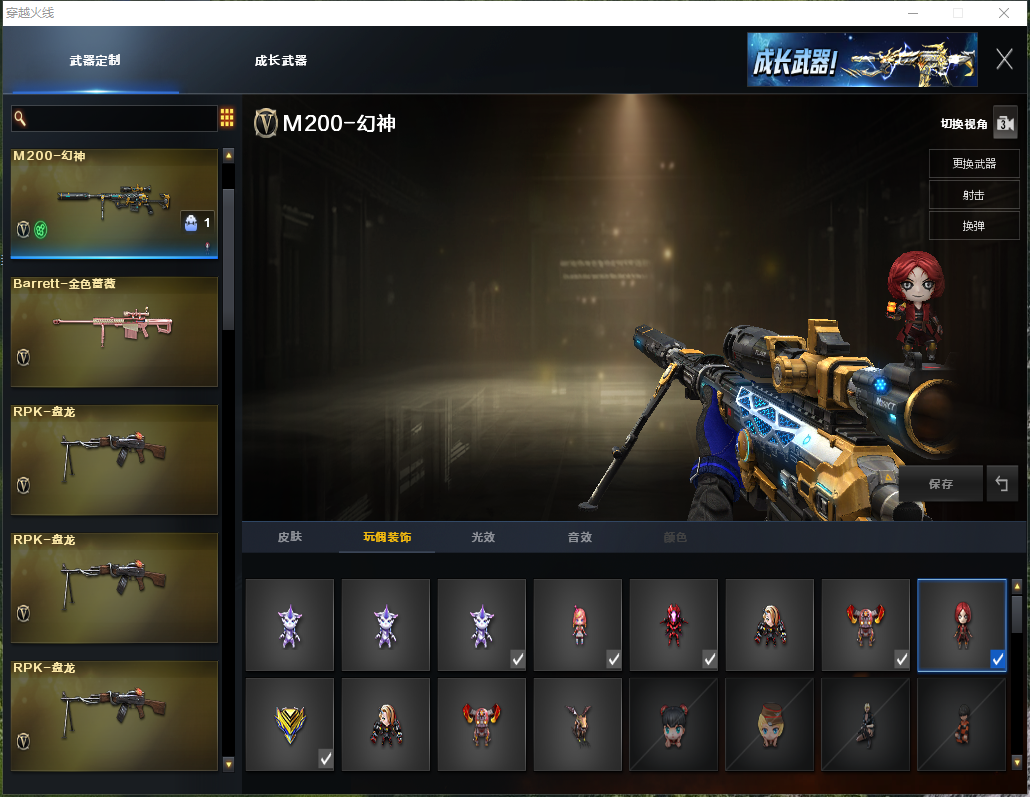This screenshot has height=797, width=1030.
Task: Toggle the orange grid view icon
Action: click(227, 118)
